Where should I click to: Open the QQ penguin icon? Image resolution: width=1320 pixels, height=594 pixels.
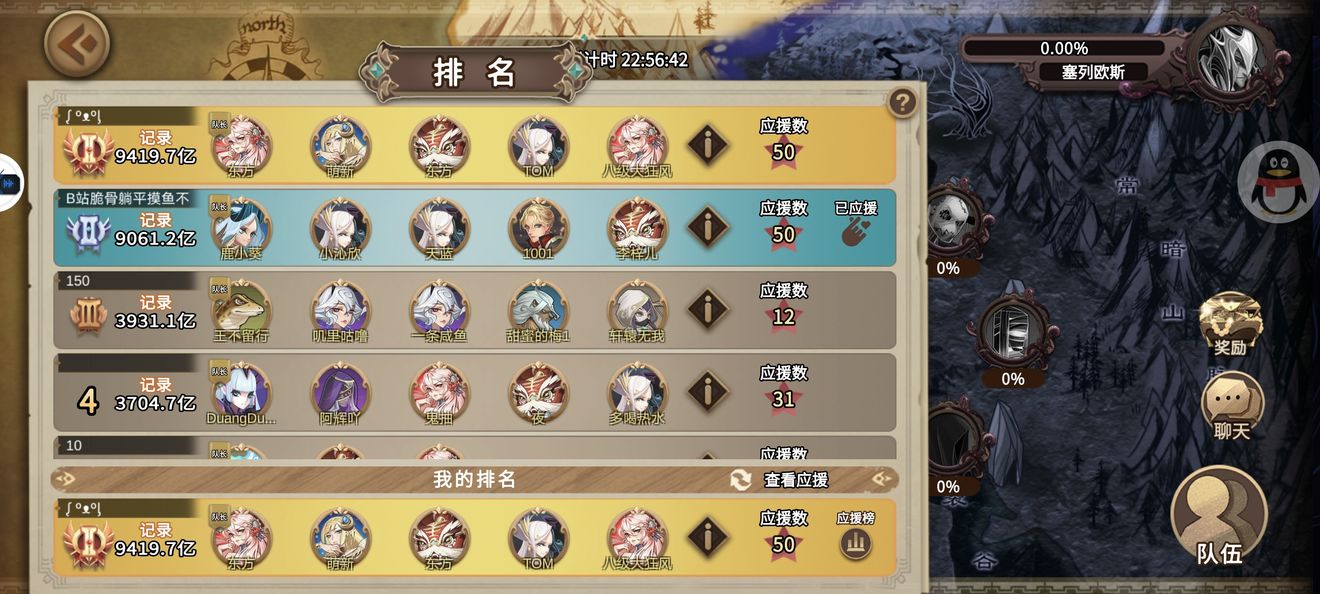click(x=1279, y=181)
